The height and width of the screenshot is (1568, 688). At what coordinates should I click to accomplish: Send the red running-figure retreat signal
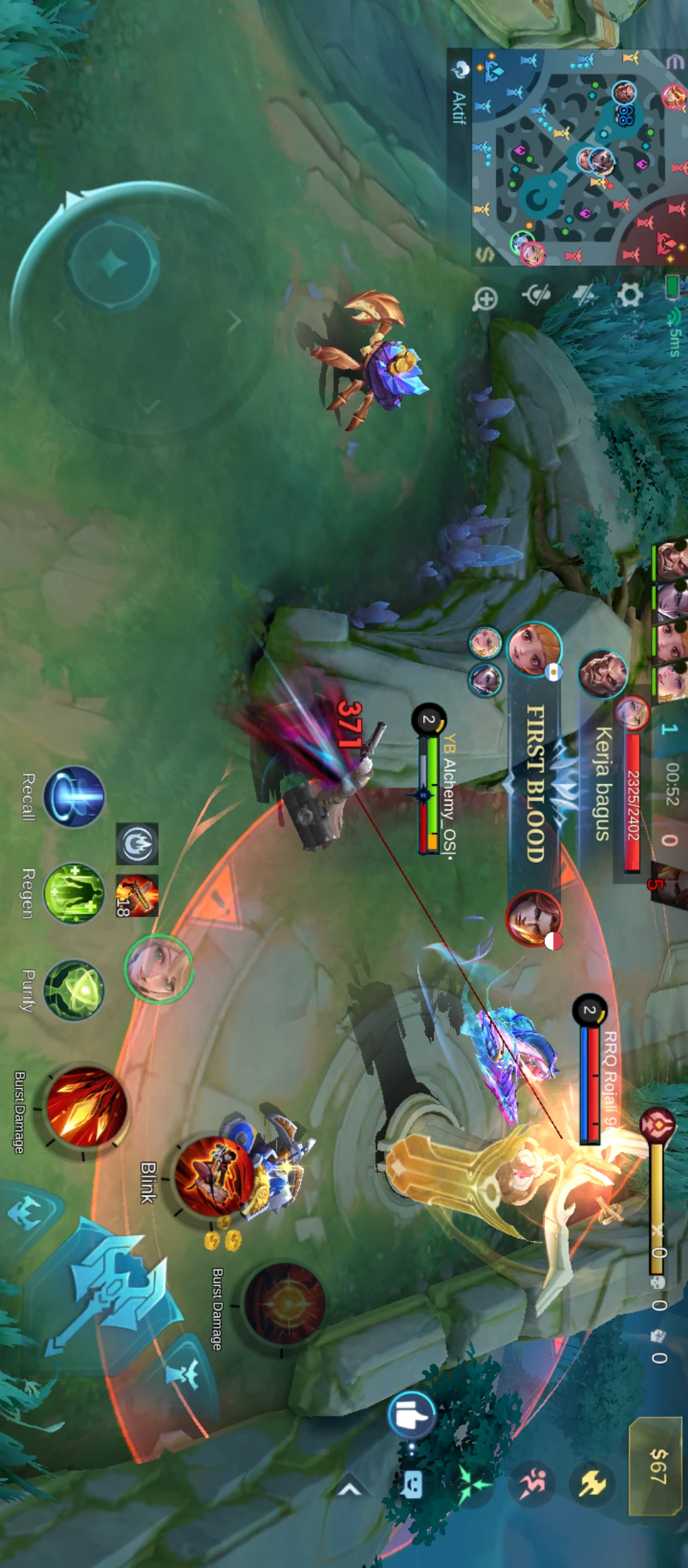[531, 1483]
